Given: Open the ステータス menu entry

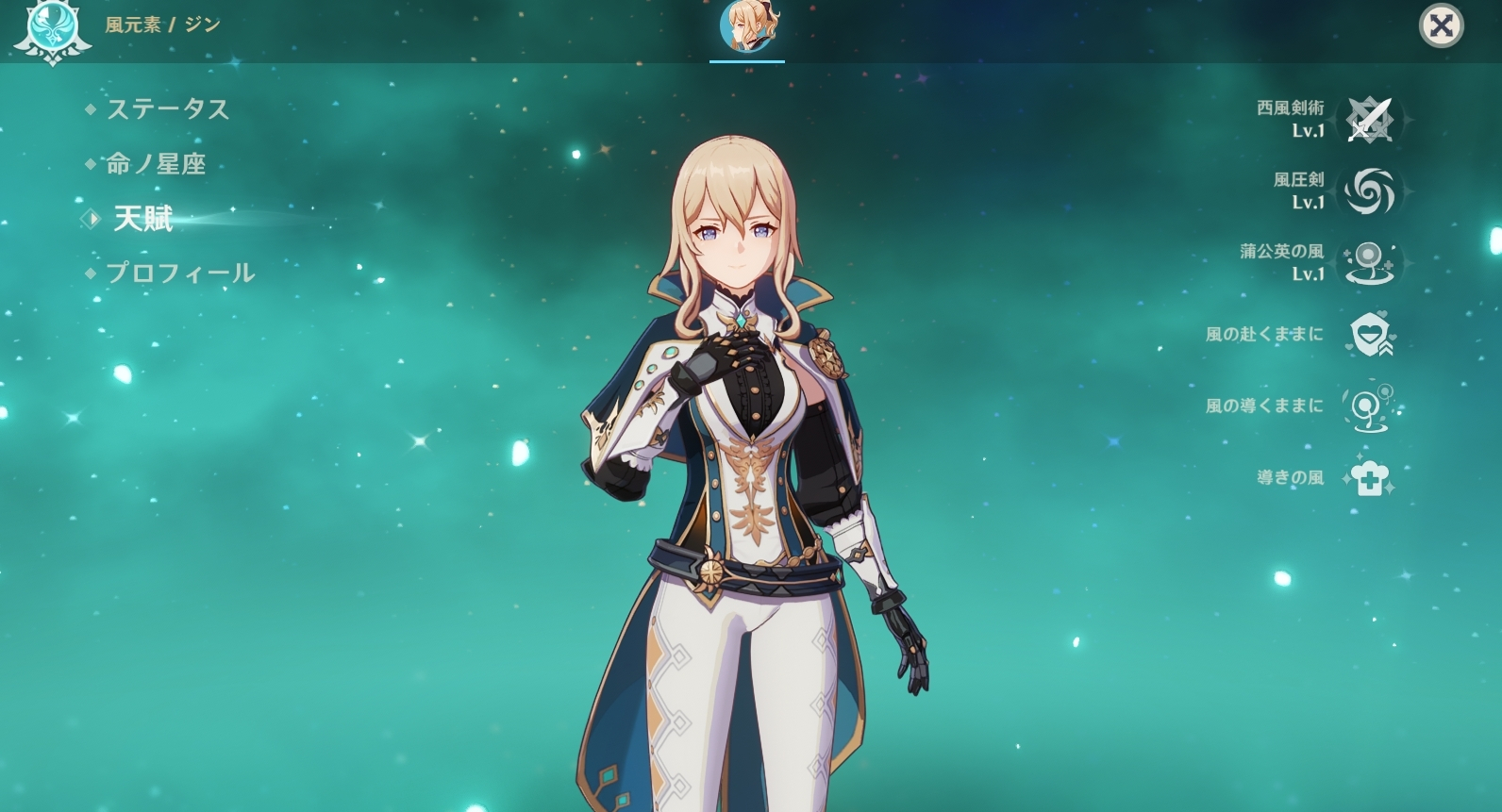Looking at the screenshot, I should (x=167, y=109).
